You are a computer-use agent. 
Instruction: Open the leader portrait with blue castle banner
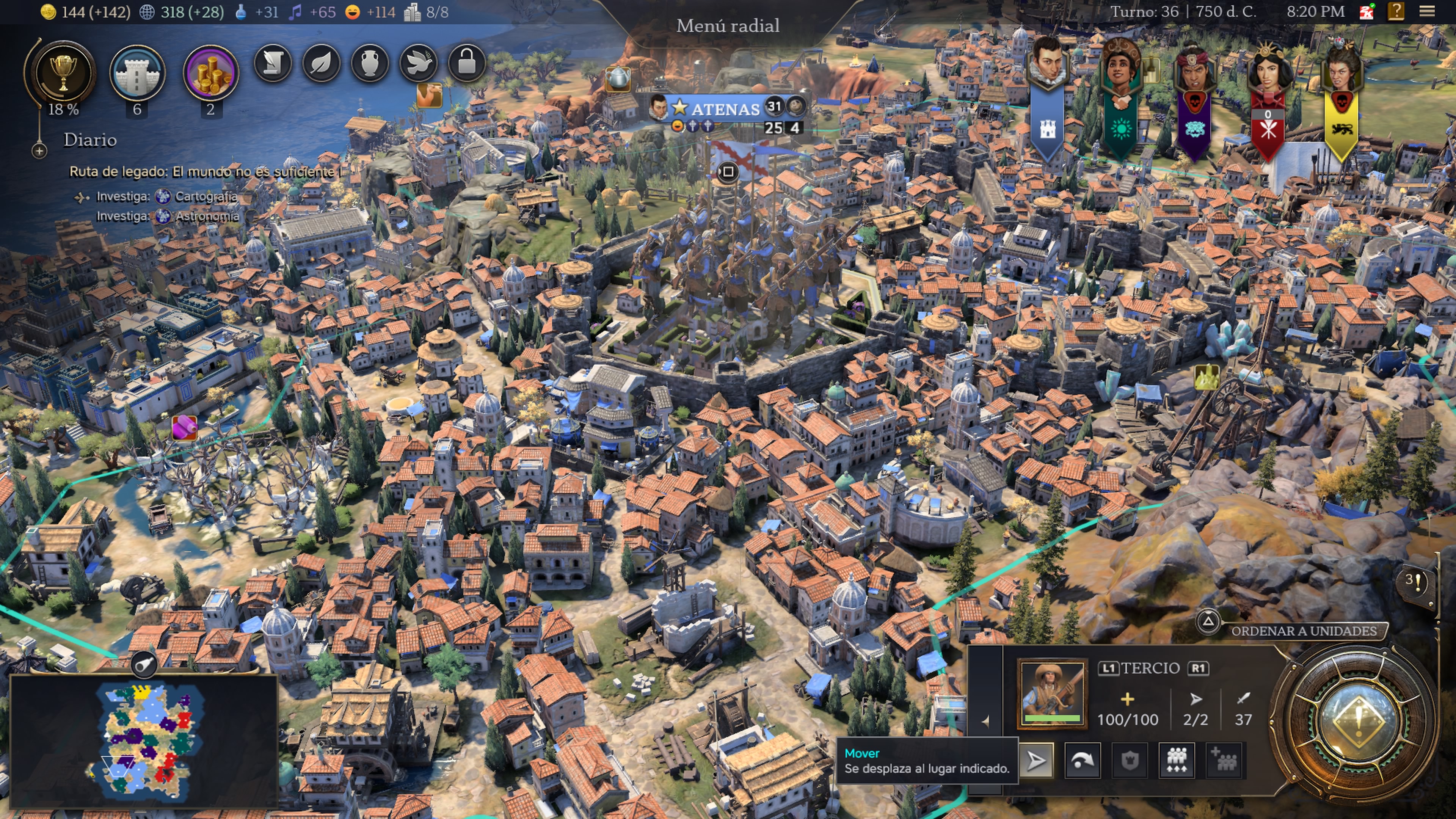click(x=1047, y=62)
